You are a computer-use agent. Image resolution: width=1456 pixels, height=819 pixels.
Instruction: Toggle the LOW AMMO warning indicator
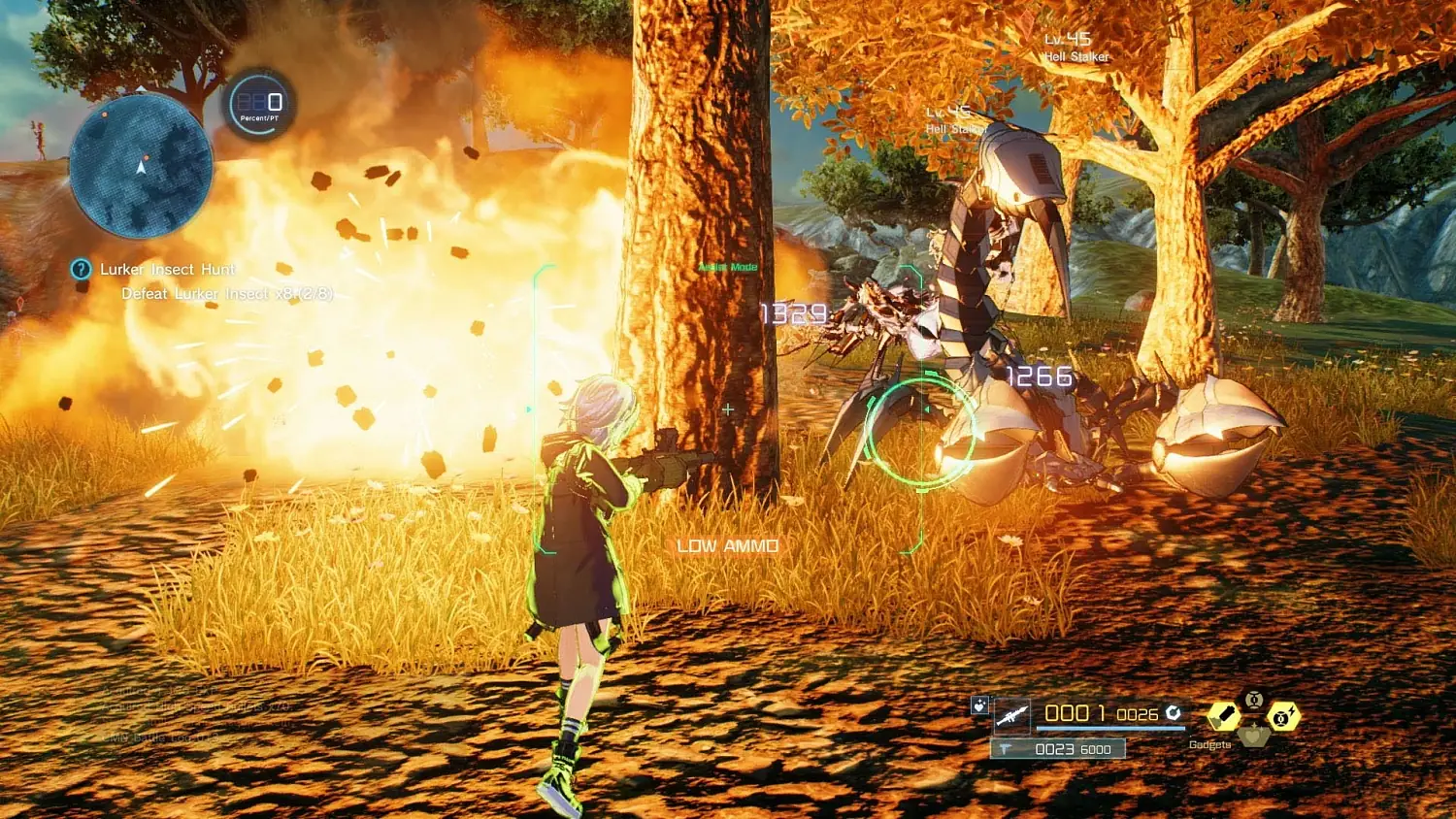pyautogui.click(x=725, y=545)
